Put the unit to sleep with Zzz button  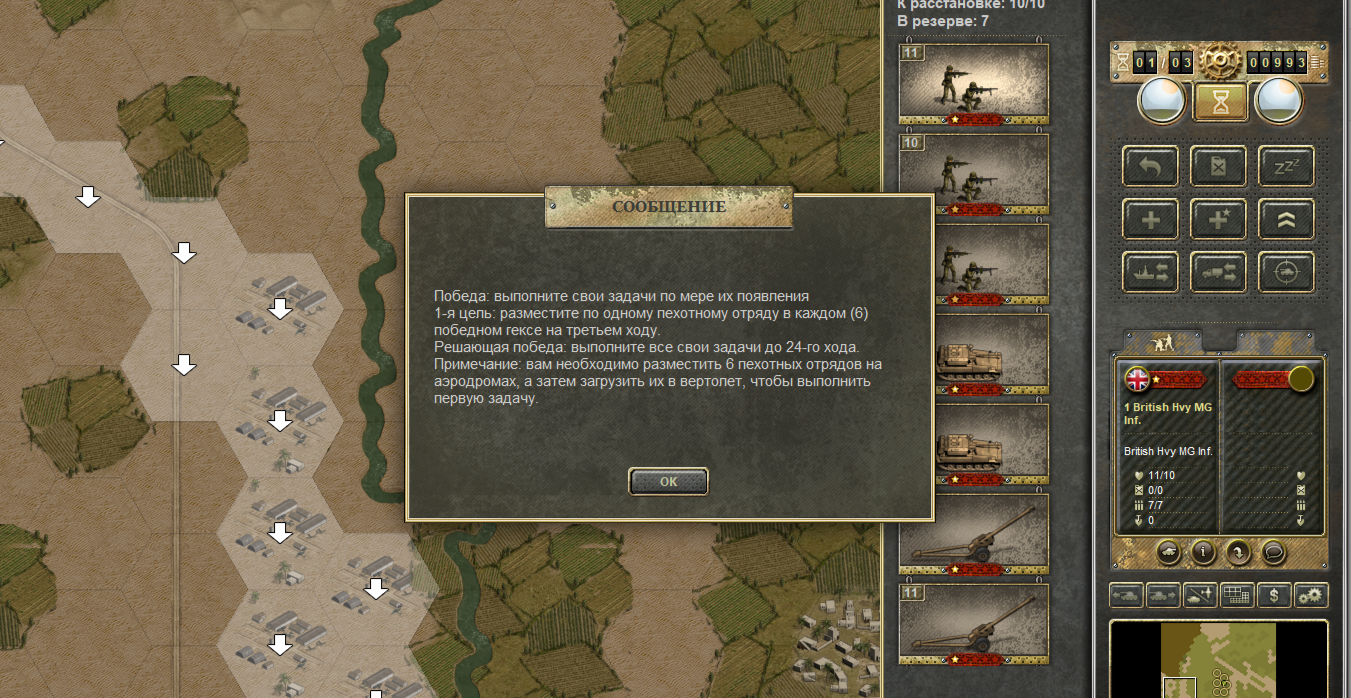point(1285,166)
